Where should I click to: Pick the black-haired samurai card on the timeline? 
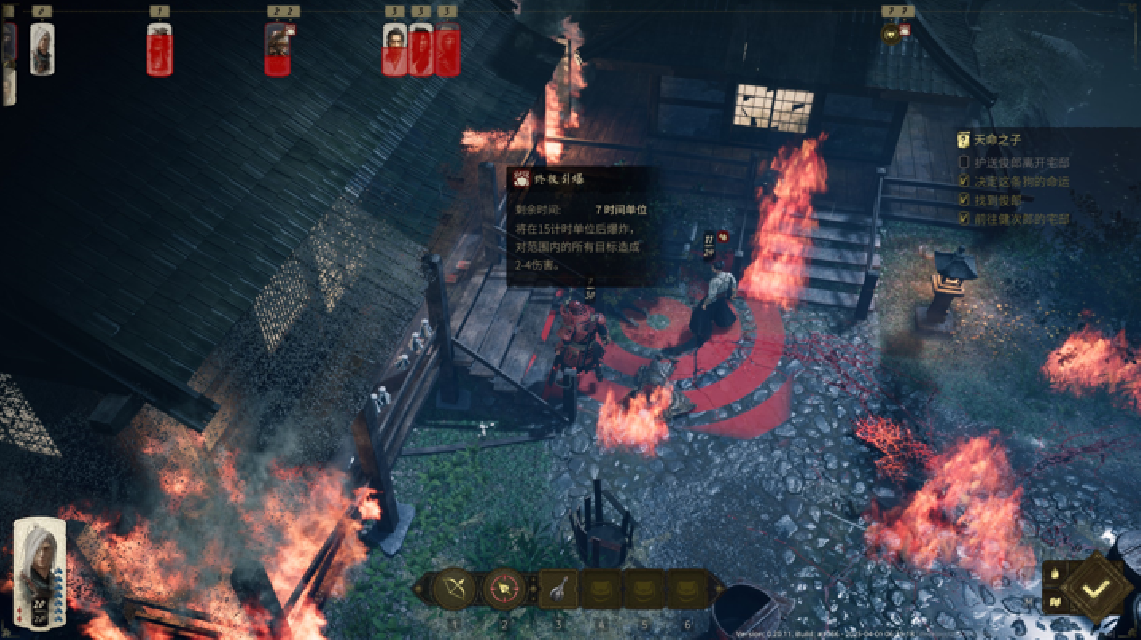coord(395,48)
